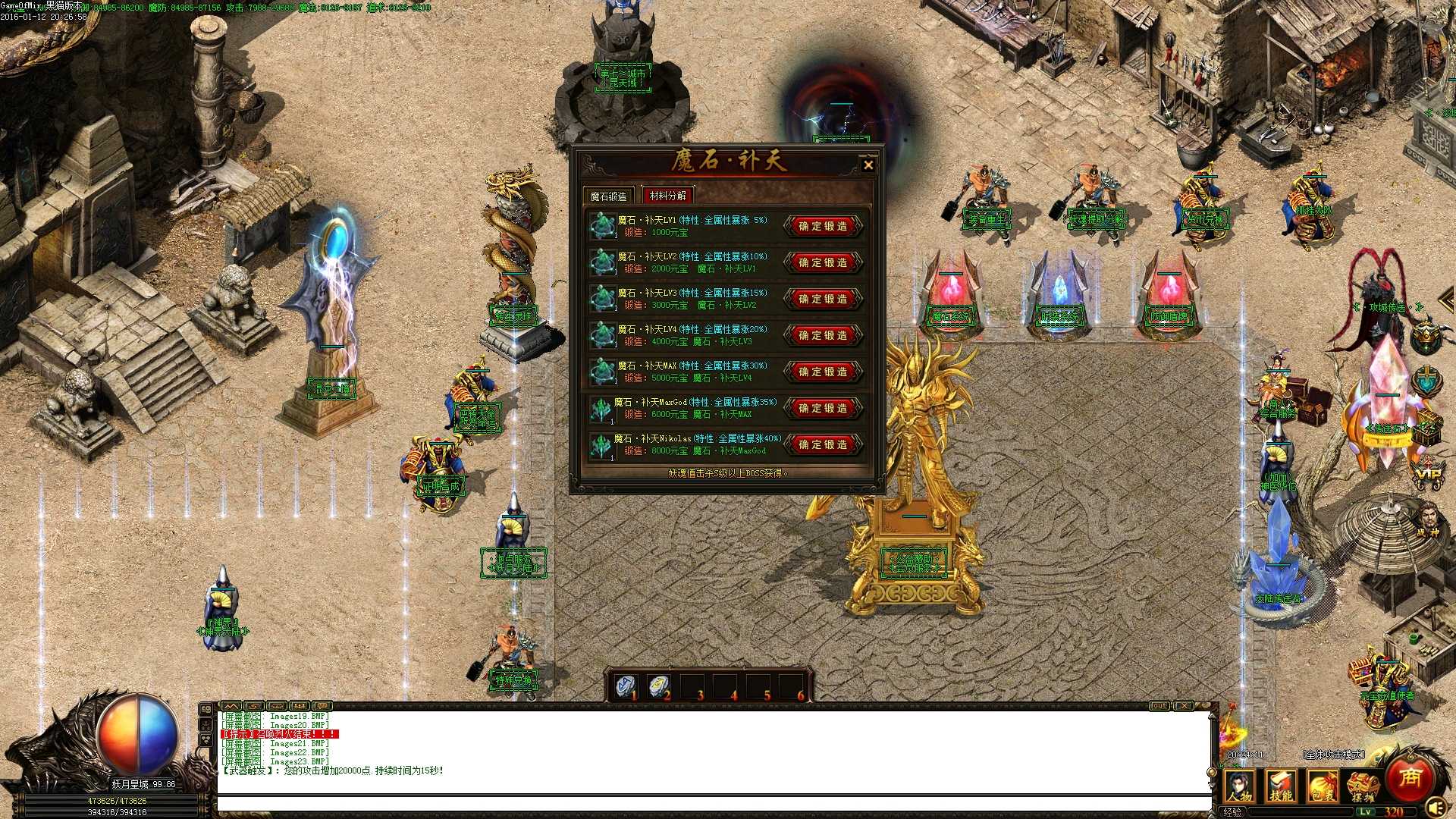Open the red 商 shop icon
This screenshot has height=819, width=1456.
click(1408, 777)
